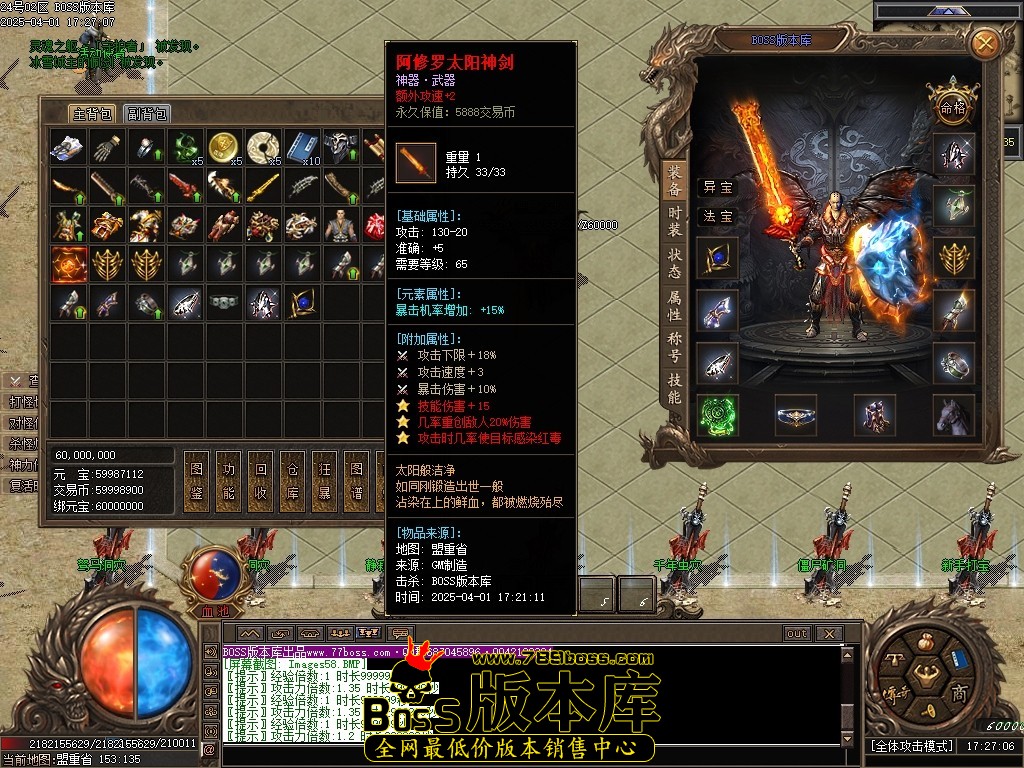Image resolution: width=1024 pixels, height=768 pixels.
Task: Close the chat window with X
Action: 828,634
